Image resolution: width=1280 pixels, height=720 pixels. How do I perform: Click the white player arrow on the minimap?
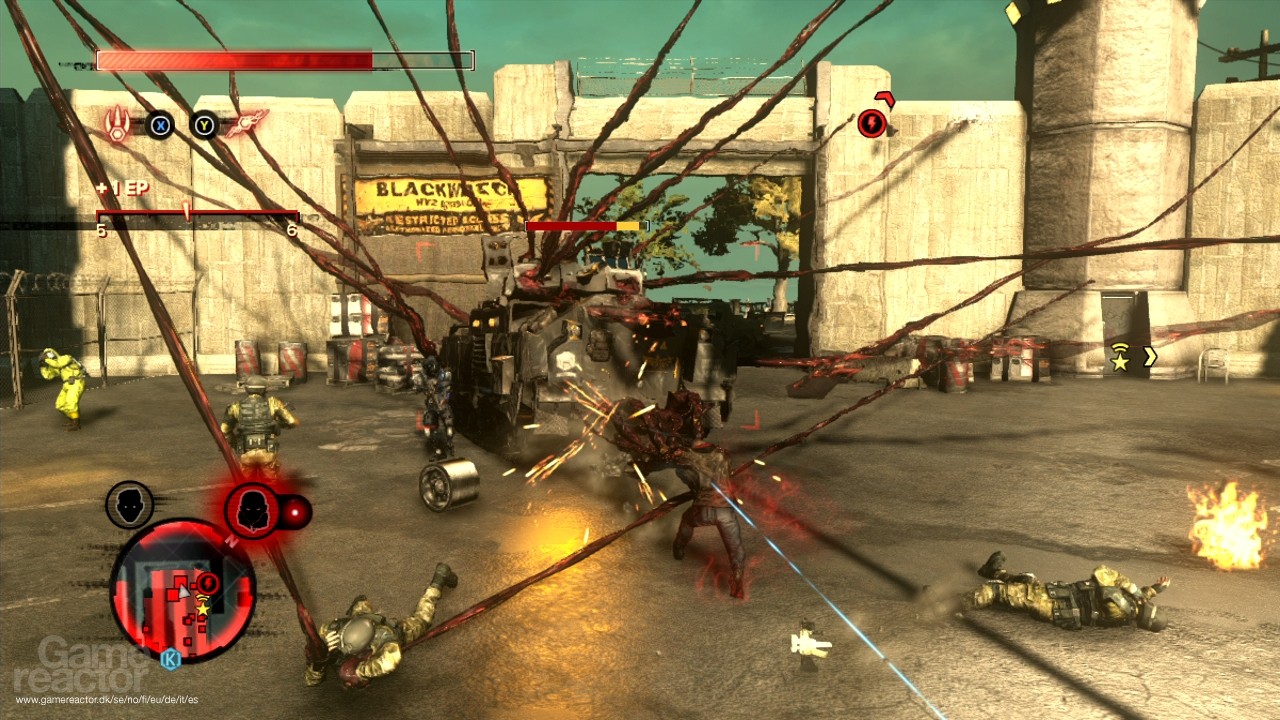coord(185,591)
